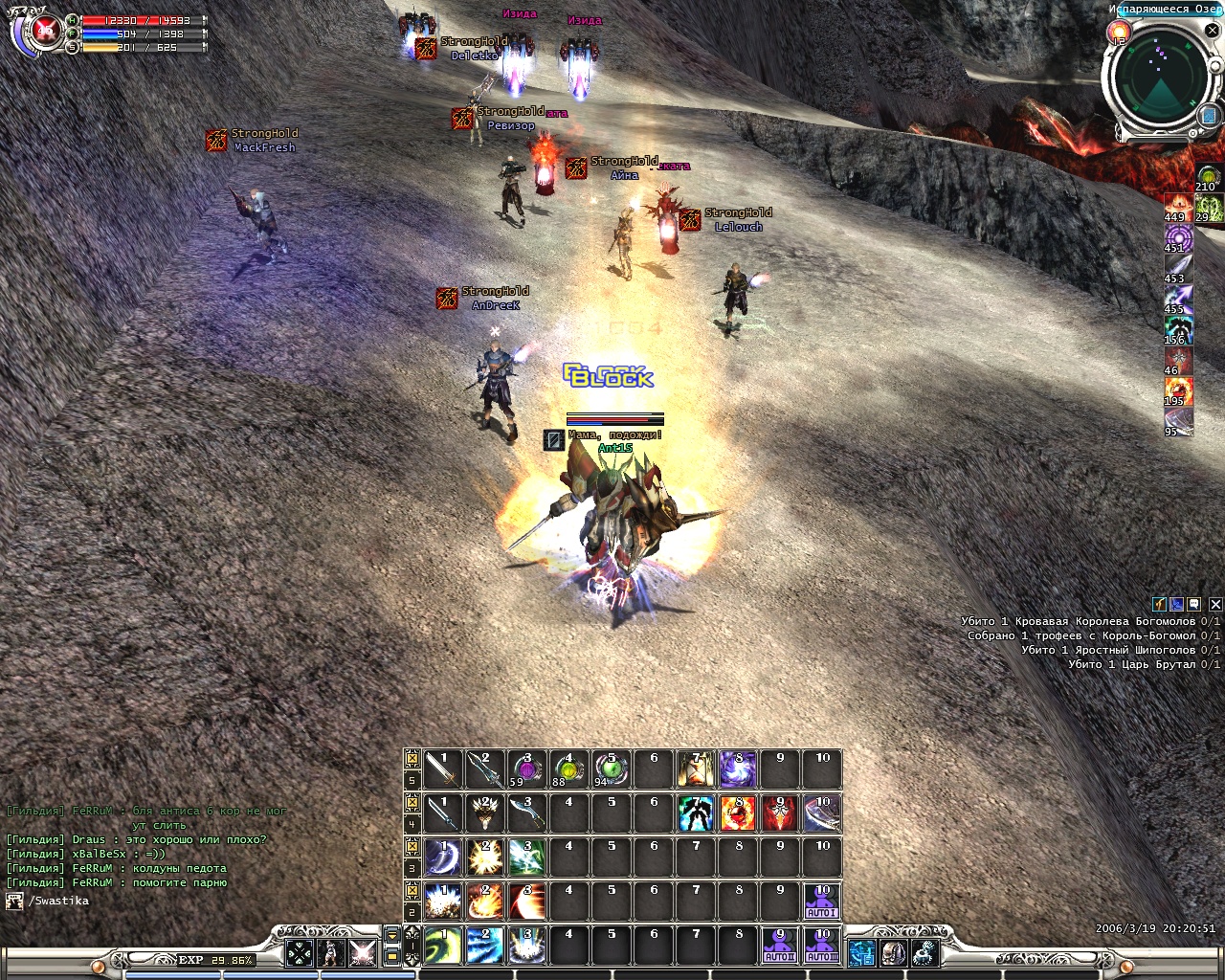This screenshot has height=980, width=1225.
Task: Trigger the AUTO II hotbar slot
Action: click(780, 946)
